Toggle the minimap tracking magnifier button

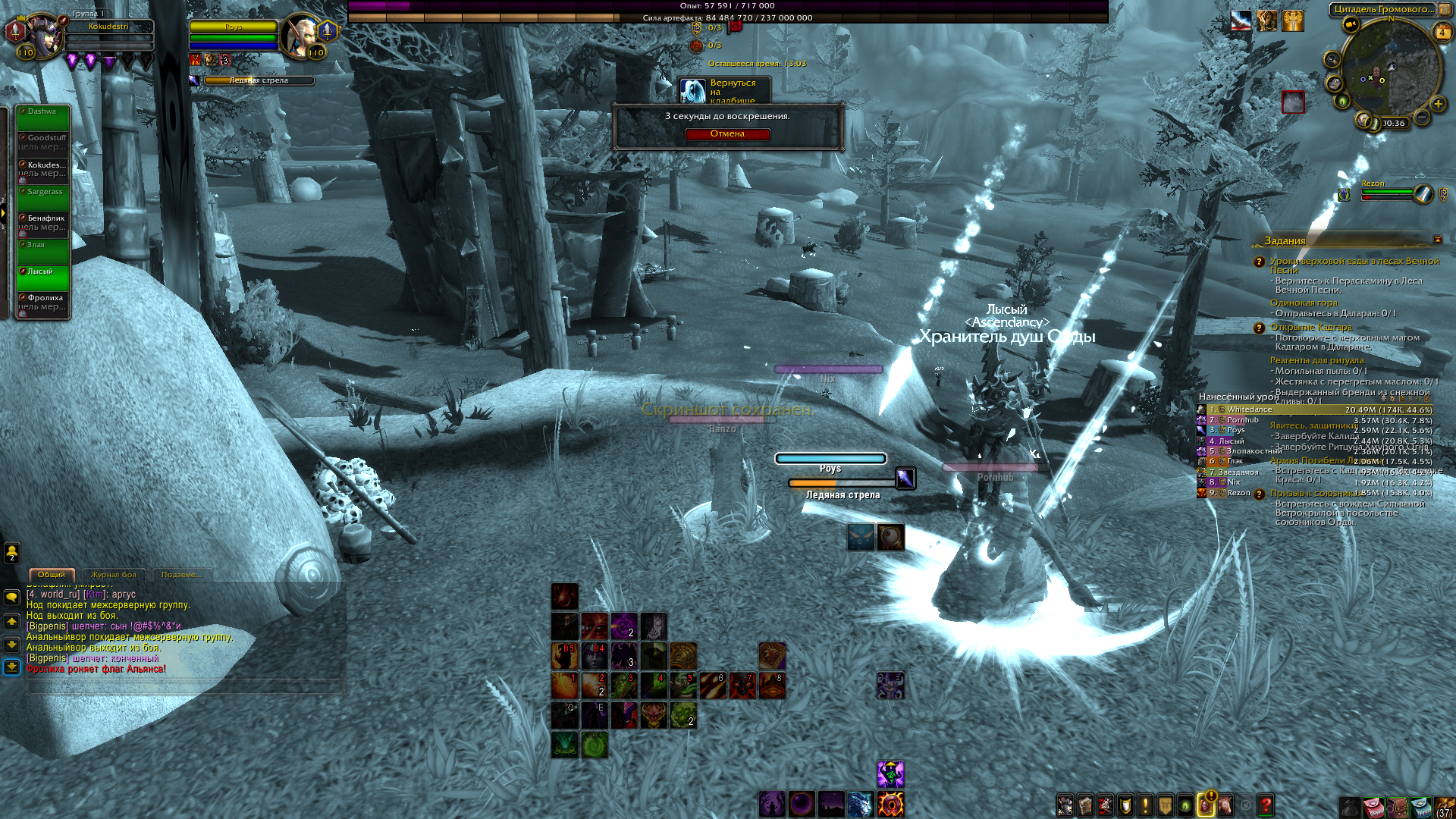tap(1332, 59)
